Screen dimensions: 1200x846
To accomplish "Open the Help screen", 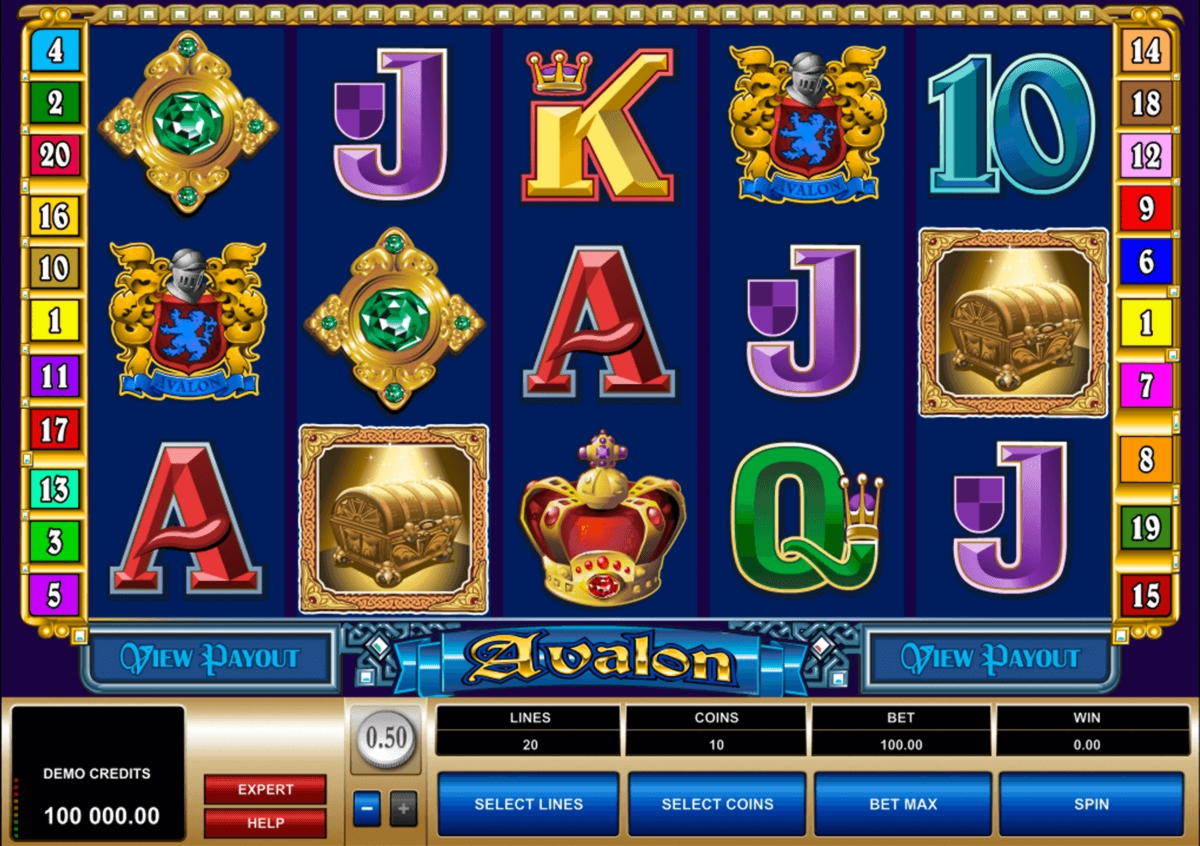I will click(x=265, y=823).
